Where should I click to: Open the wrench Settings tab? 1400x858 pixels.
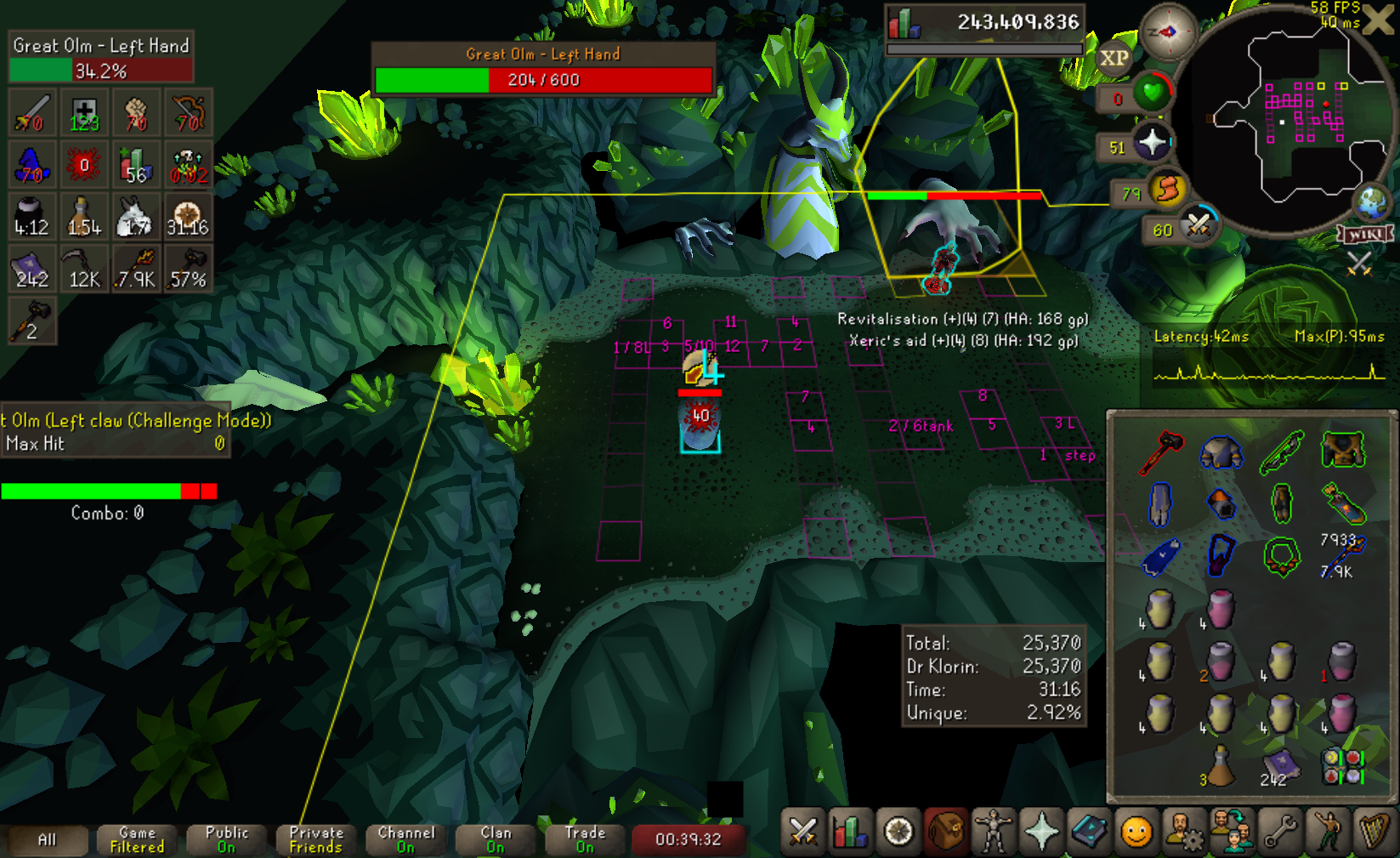pos(1280,832)
